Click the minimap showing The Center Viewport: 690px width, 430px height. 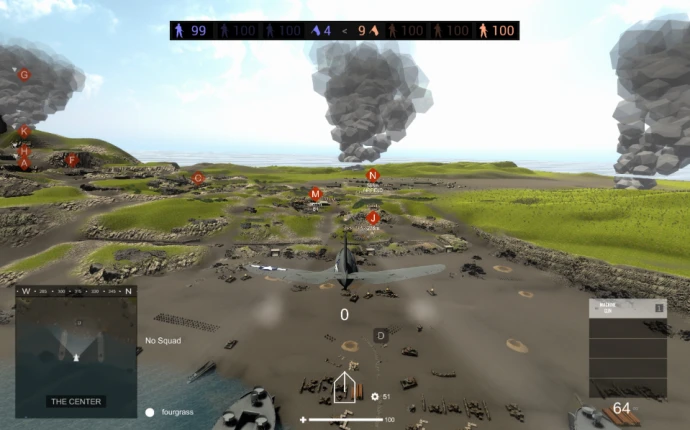click(x=76, y=350)
